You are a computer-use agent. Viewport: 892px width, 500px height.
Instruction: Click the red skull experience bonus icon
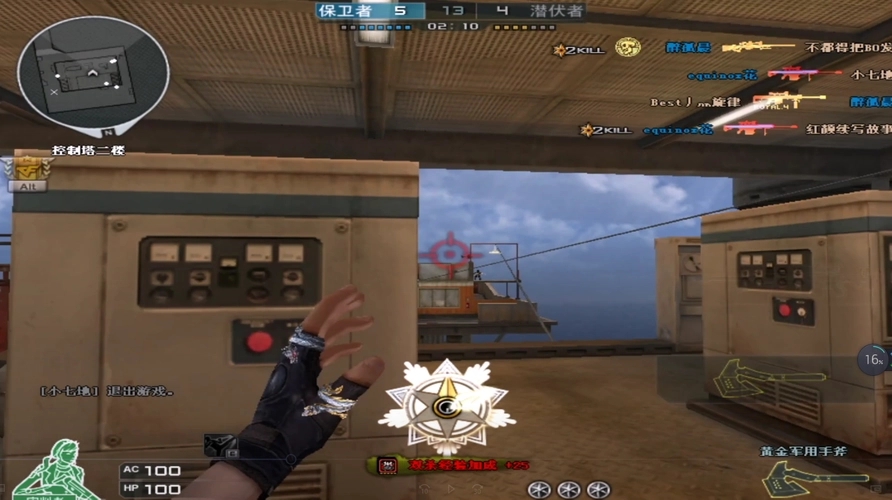[x=386, y=465]
